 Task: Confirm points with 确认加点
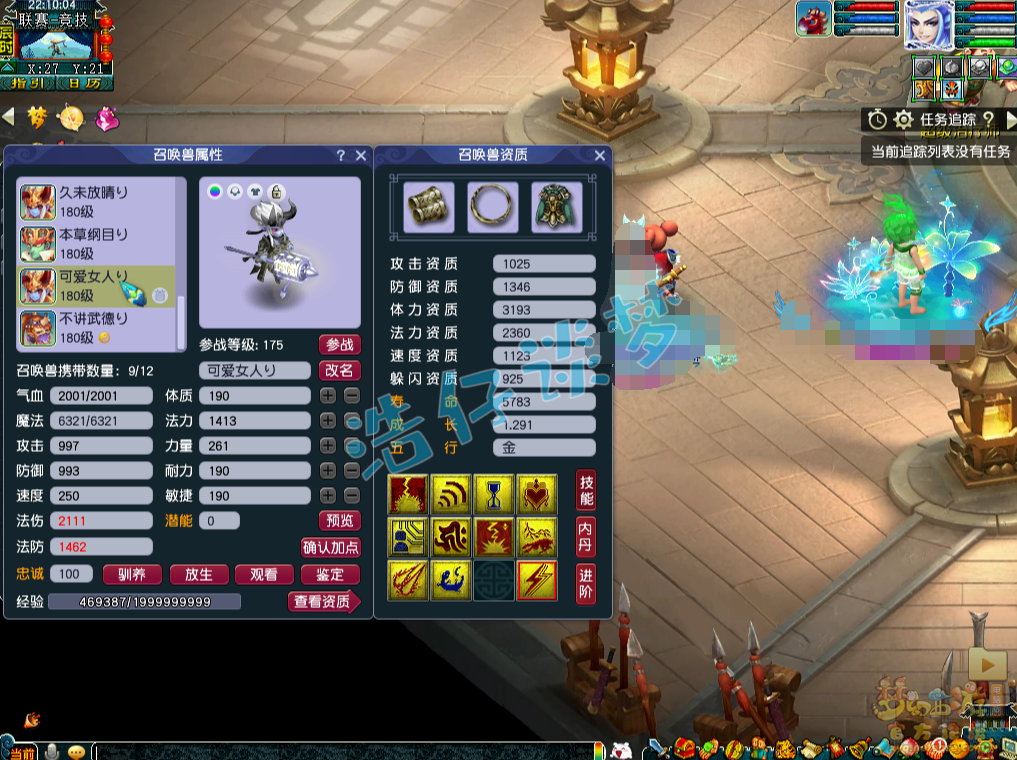click(331, 547)
